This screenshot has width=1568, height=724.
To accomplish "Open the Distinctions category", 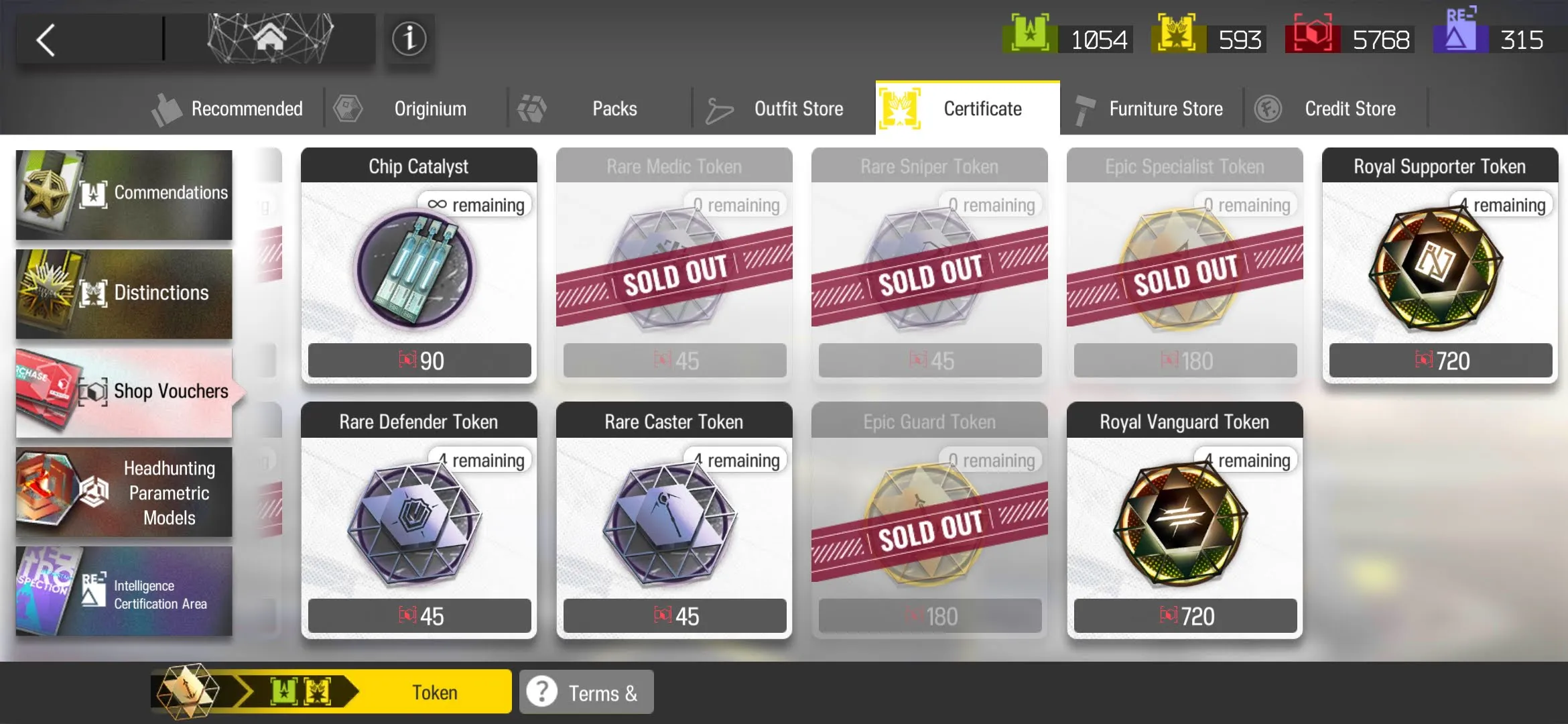I will click(124, 294).
